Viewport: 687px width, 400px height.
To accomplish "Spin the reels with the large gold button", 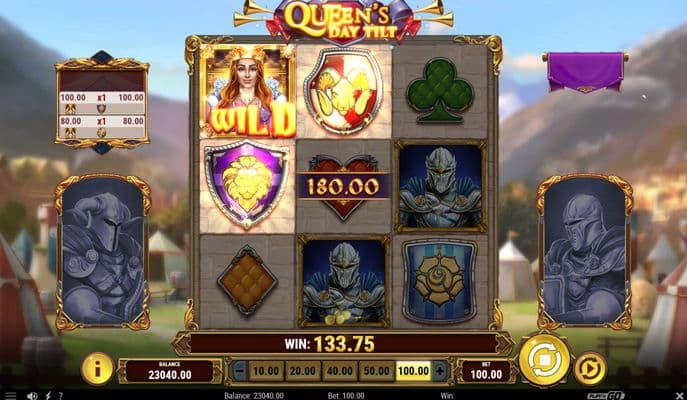I will (x=545, y=360).
